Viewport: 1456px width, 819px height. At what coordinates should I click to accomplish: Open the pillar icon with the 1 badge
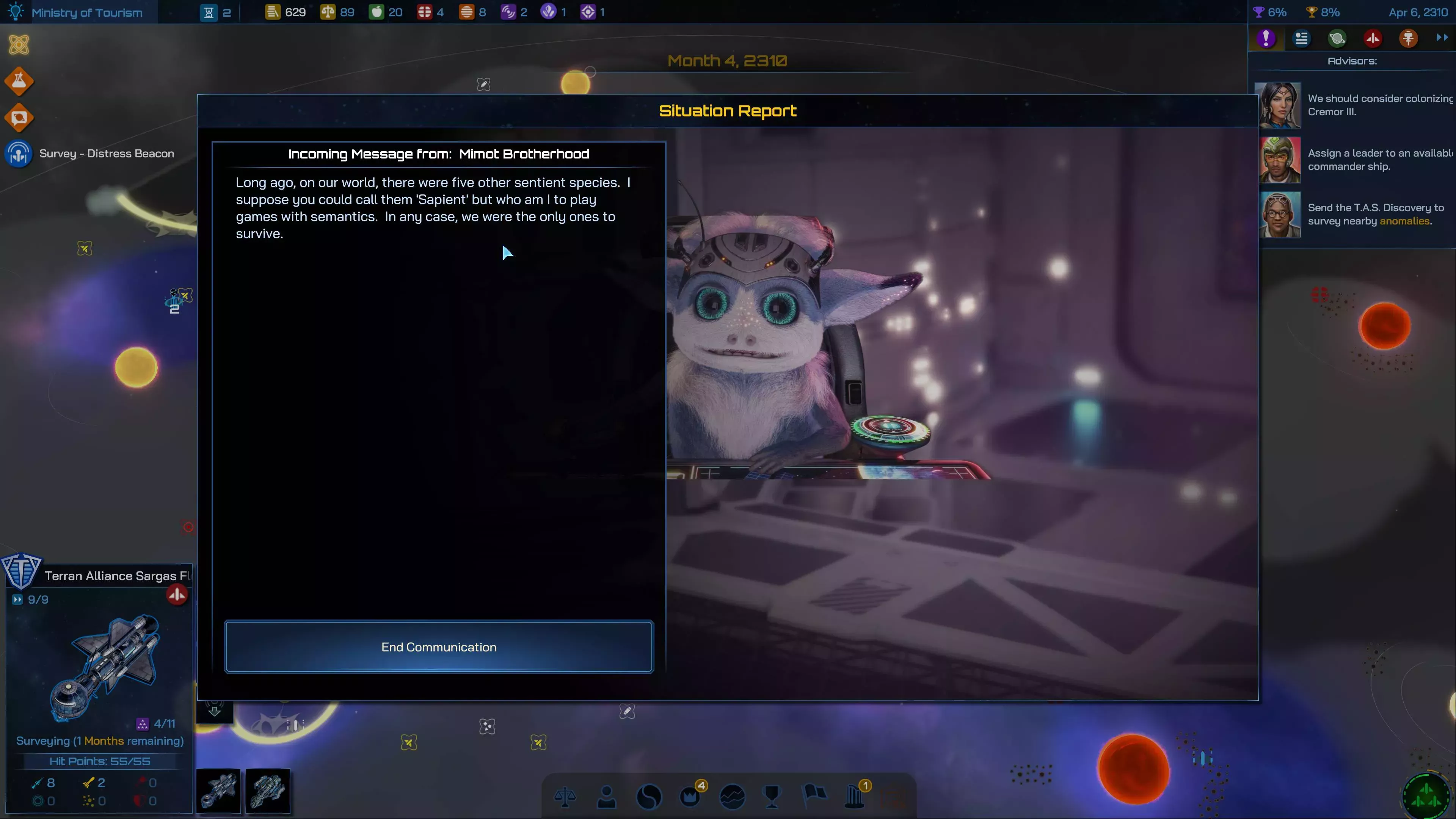tap(855, 797)
